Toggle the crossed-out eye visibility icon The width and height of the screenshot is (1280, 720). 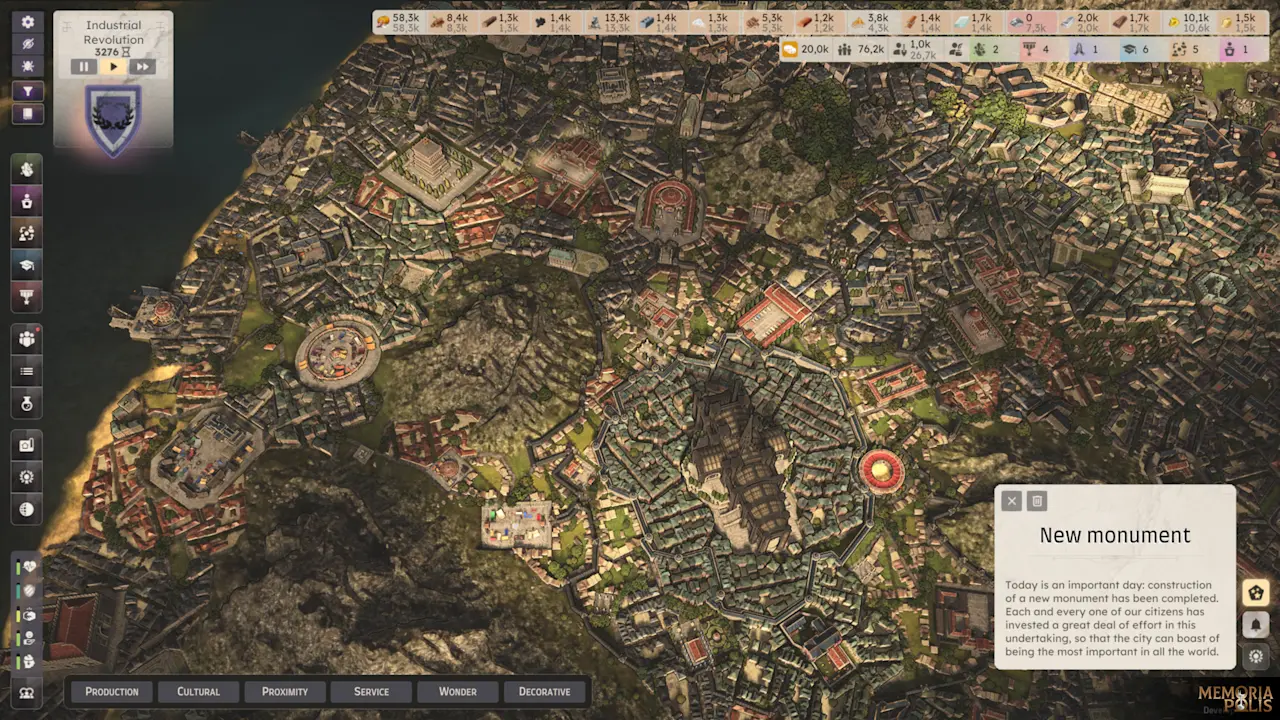click(x=27, y=44)
